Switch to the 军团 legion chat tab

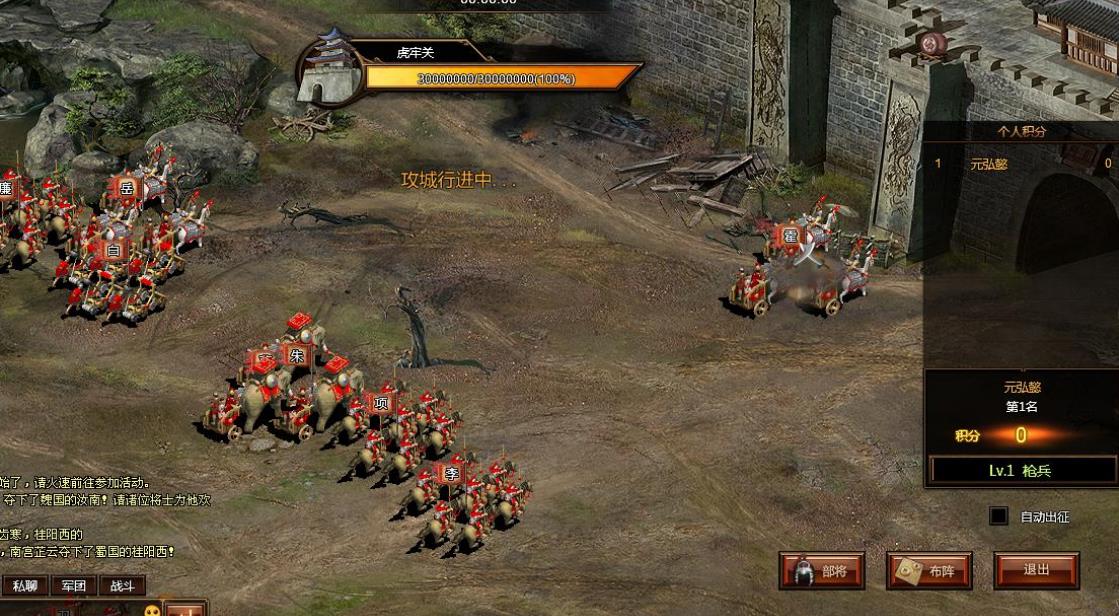click(73, 586)
